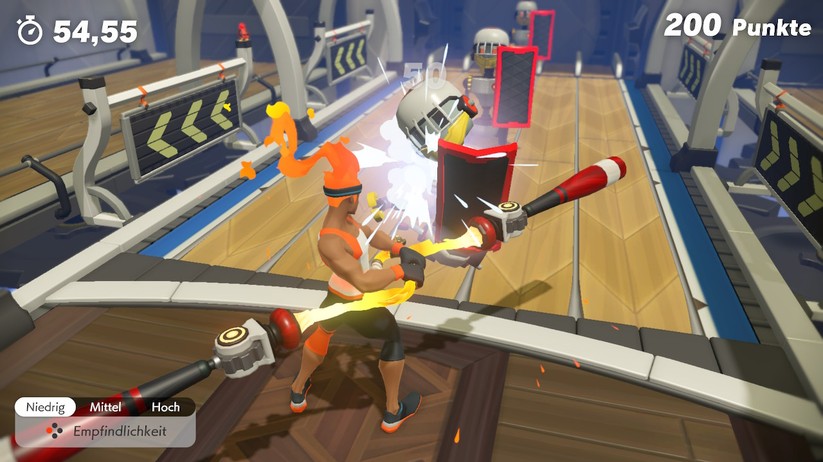The width and height of the screenshot is (823, 462).
Task: Switch sensitivity to Mittel
Action: [x=105, y=407]
